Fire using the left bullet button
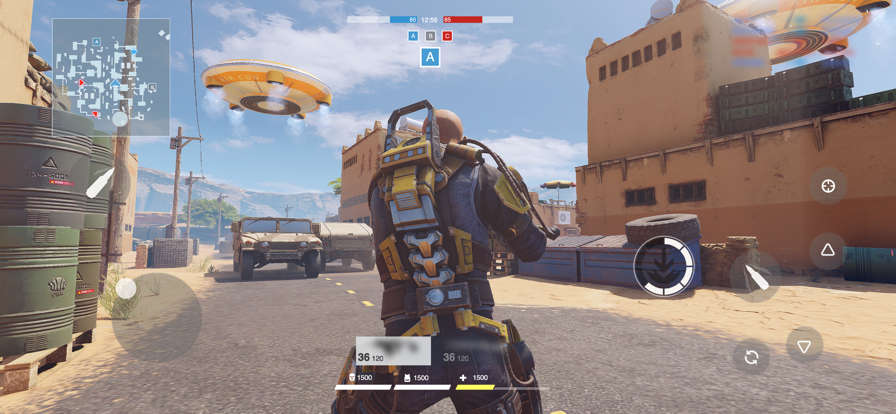Screen dimensions: 896x414 (x=100, y=183)
